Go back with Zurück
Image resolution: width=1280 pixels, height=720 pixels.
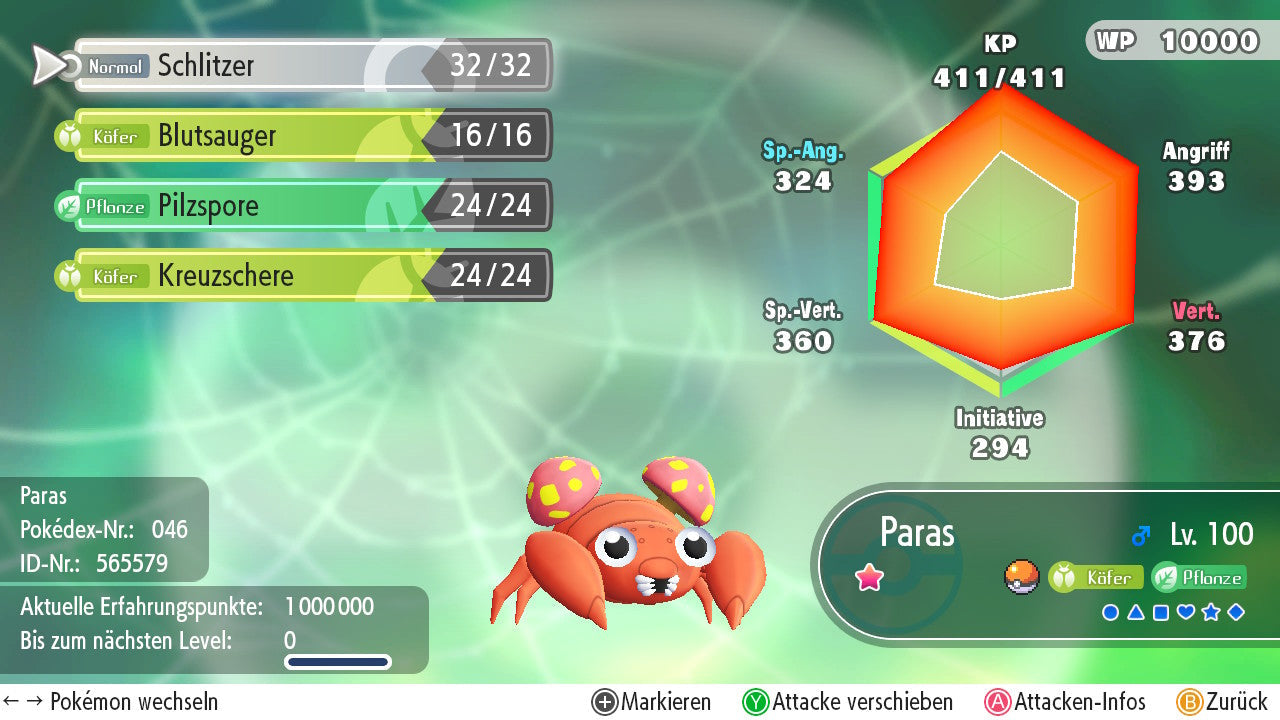pos(1222,702)
